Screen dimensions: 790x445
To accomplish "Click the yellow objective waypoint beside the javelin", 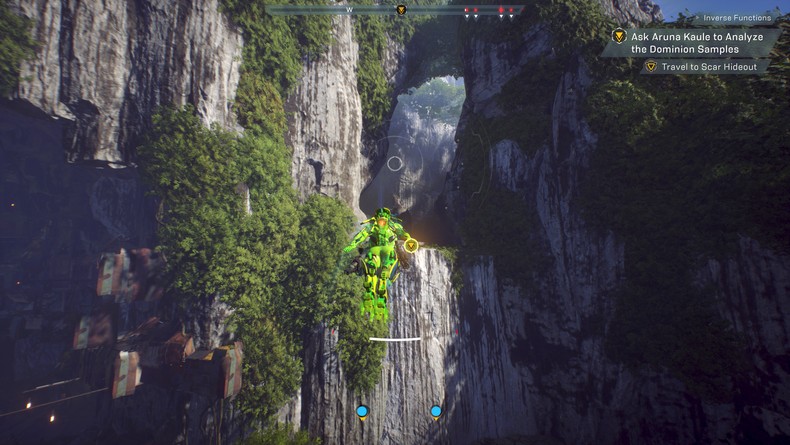I will pos(411,245).
